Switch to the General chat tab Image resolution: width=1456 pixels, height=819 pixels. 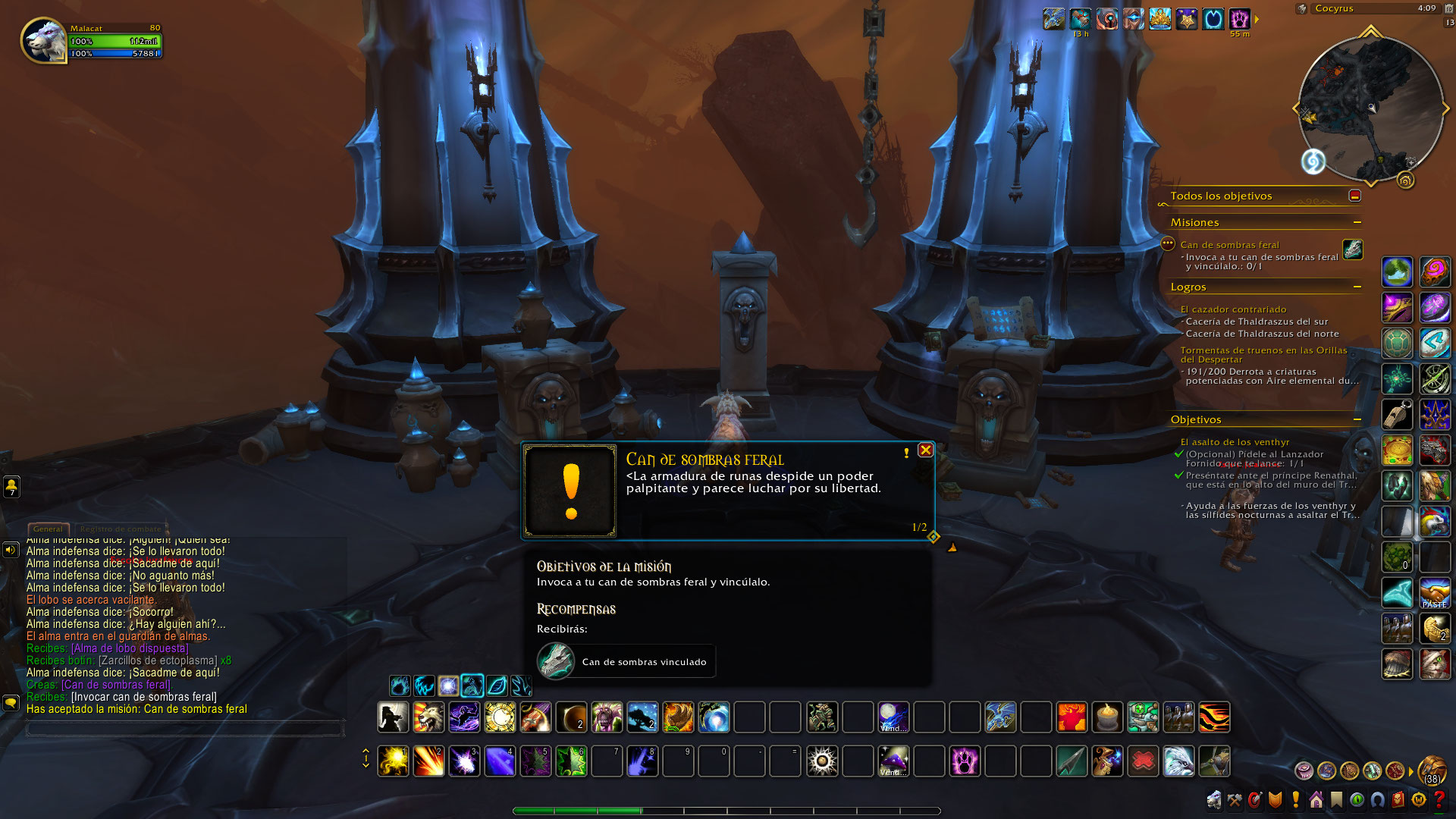click(x=48, y=529)
